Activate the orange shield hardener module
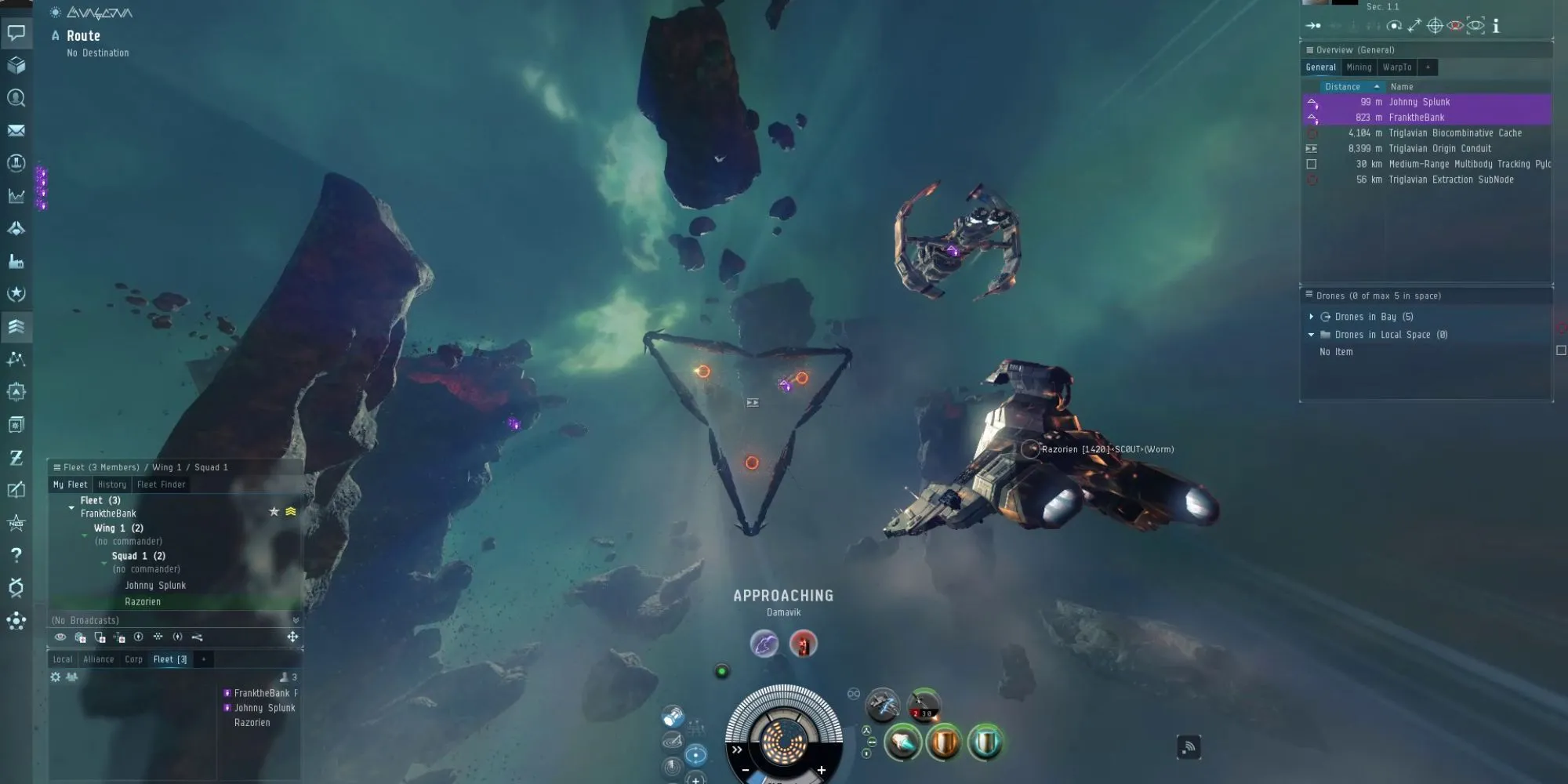This screenshot has height=784, width=1568. click(943, 742)
